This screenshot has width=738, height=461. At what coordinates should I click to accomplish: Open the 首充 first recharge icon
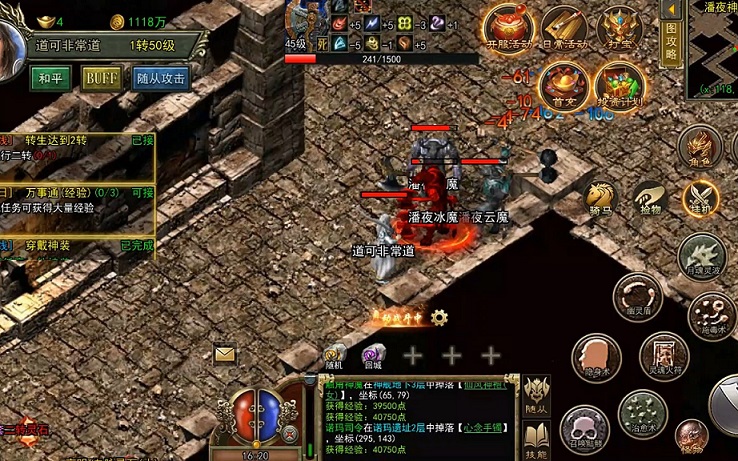tap(565, 84)
